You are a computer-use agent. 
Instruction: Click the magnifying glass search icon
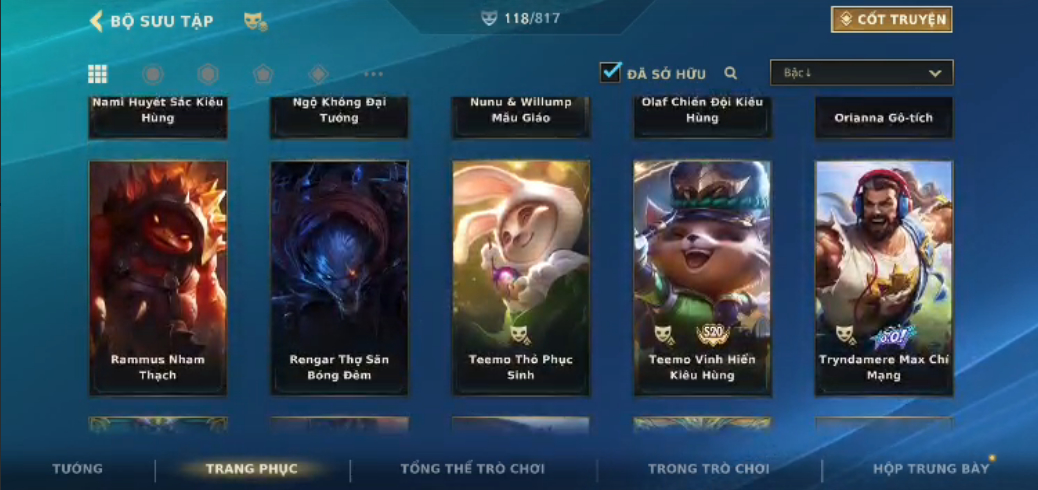coord(731,73)
